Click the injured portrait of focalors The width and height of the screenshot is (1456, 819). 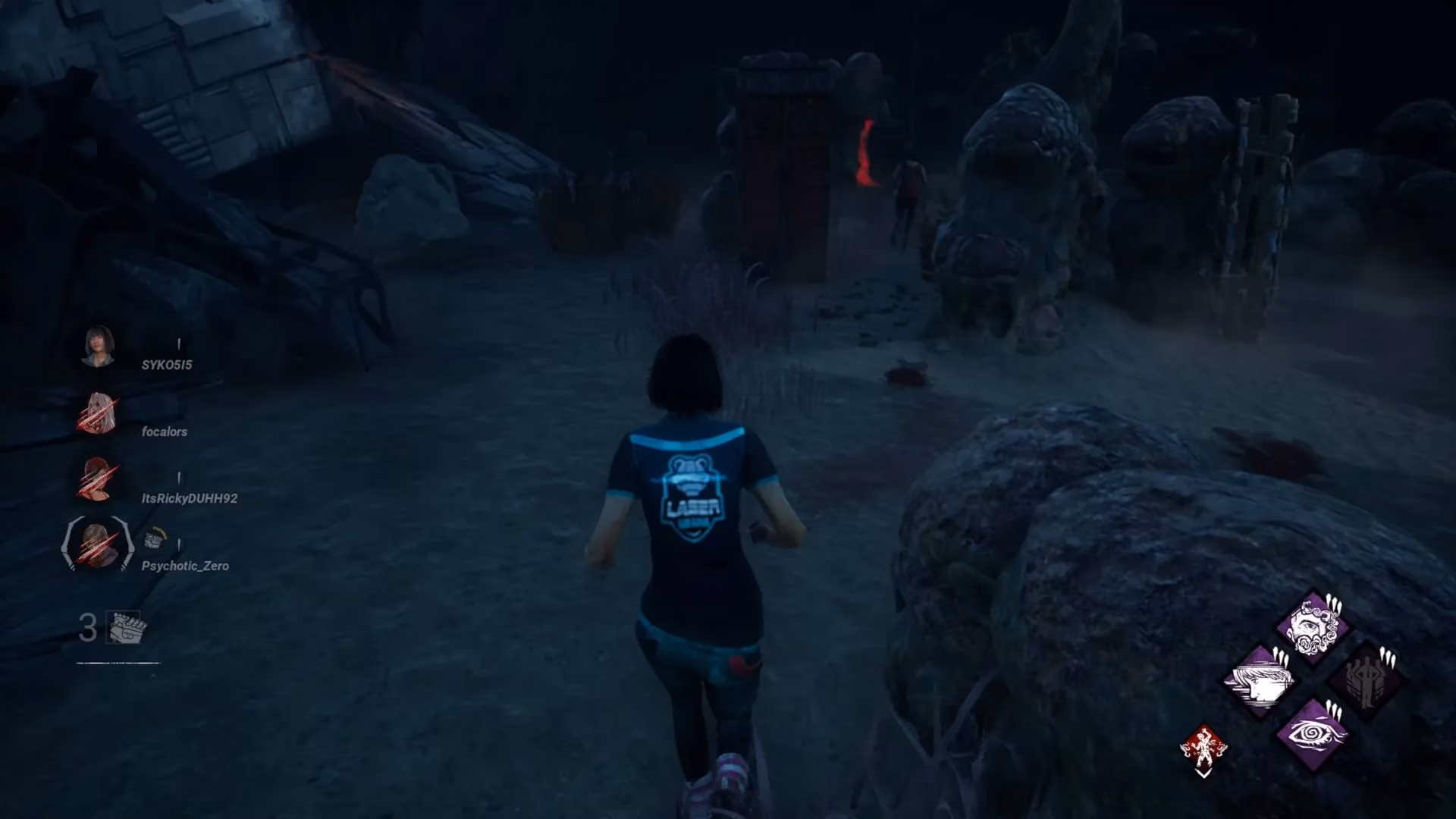pos(99,414)
